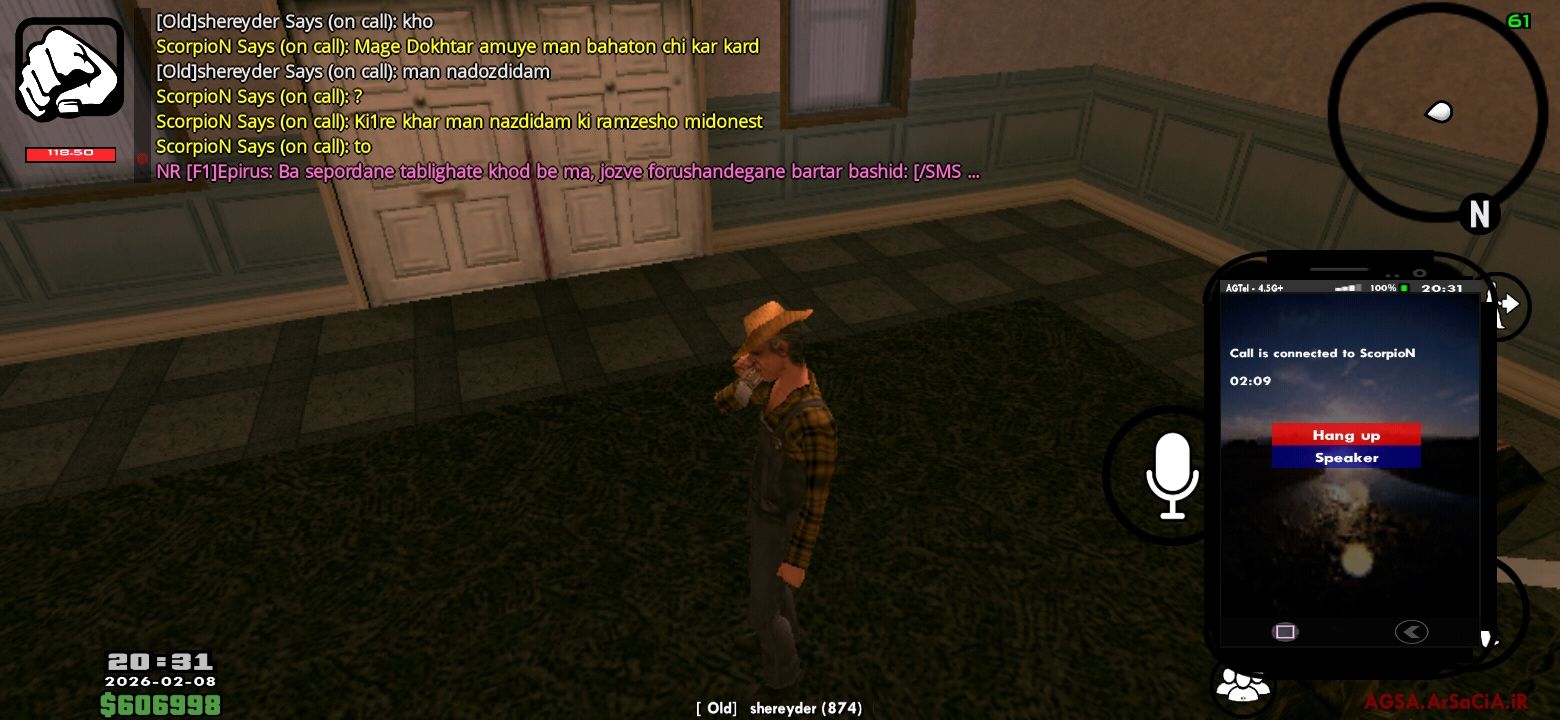
Task: Click the red health bar
Action: (x=70, y=153)
